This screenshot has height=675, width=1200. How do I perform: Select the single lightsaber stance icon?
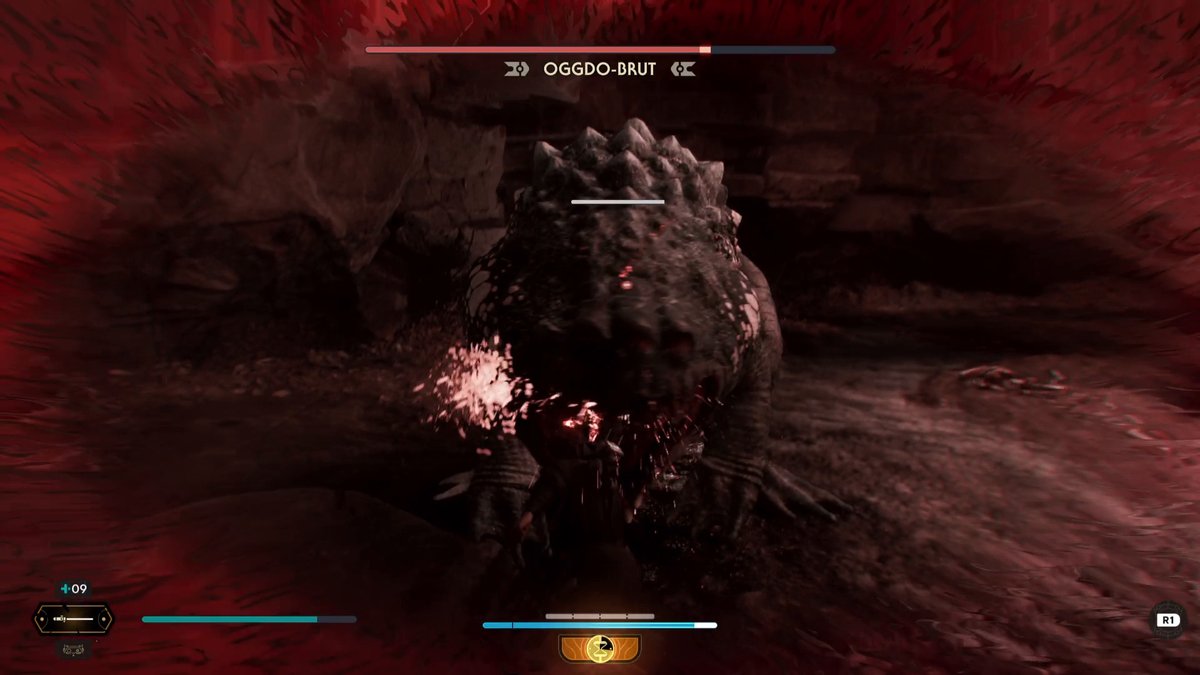pos(73,619)
